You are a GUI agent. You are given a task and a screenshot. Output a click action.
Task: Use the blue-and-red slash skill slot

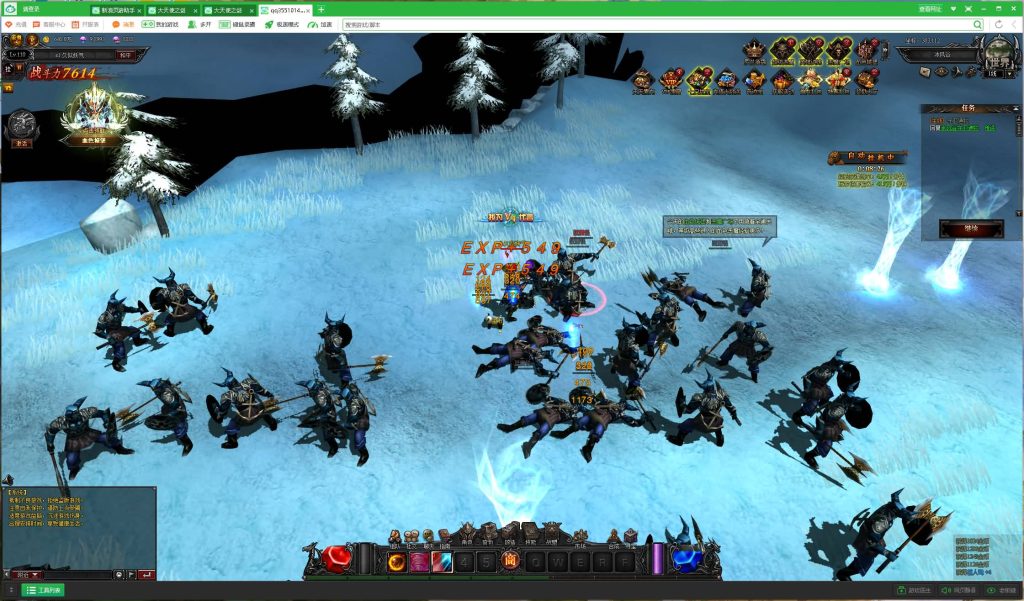442,562
